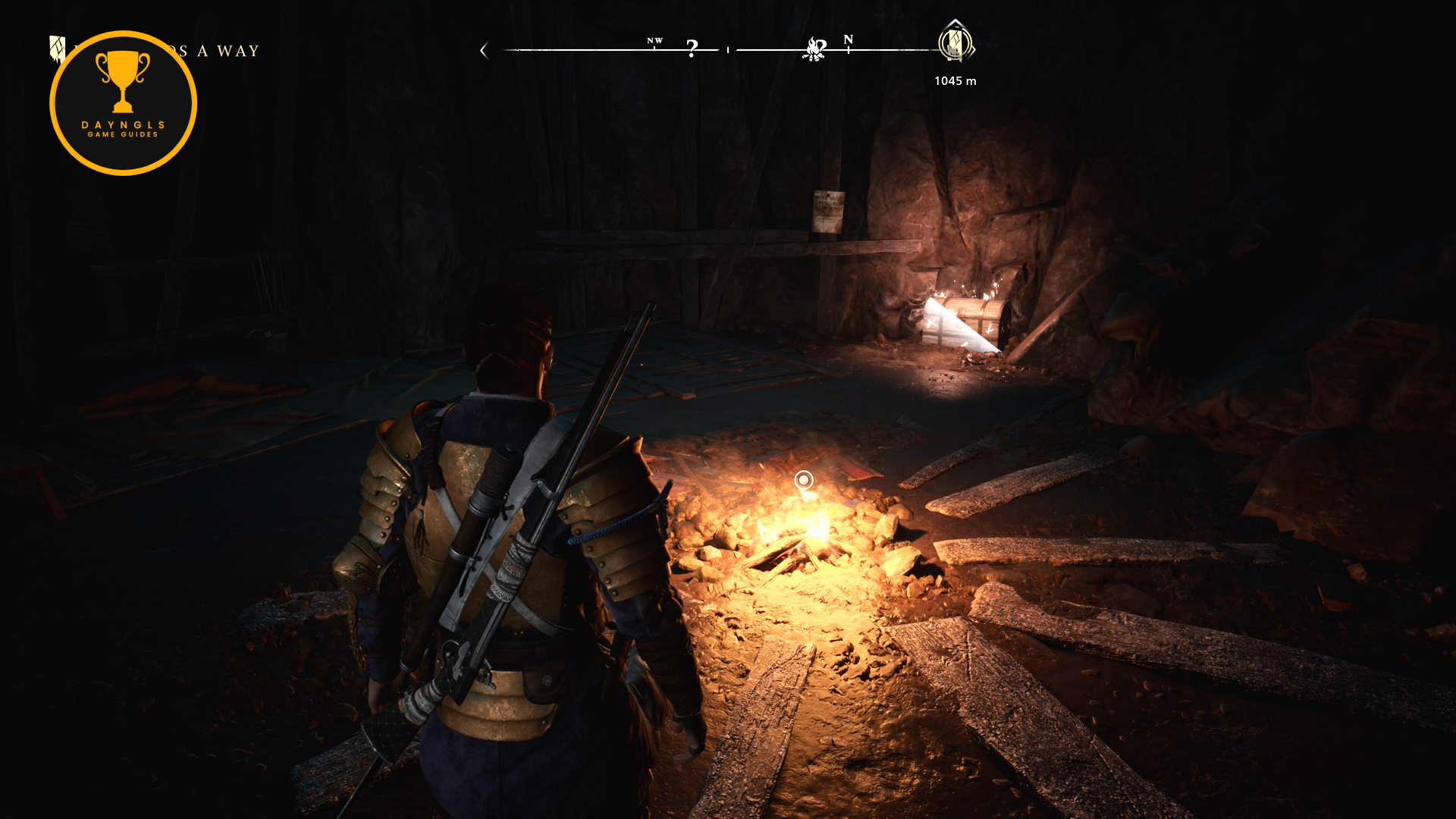Click the left arrow at the compass edge

coord(484,51)
